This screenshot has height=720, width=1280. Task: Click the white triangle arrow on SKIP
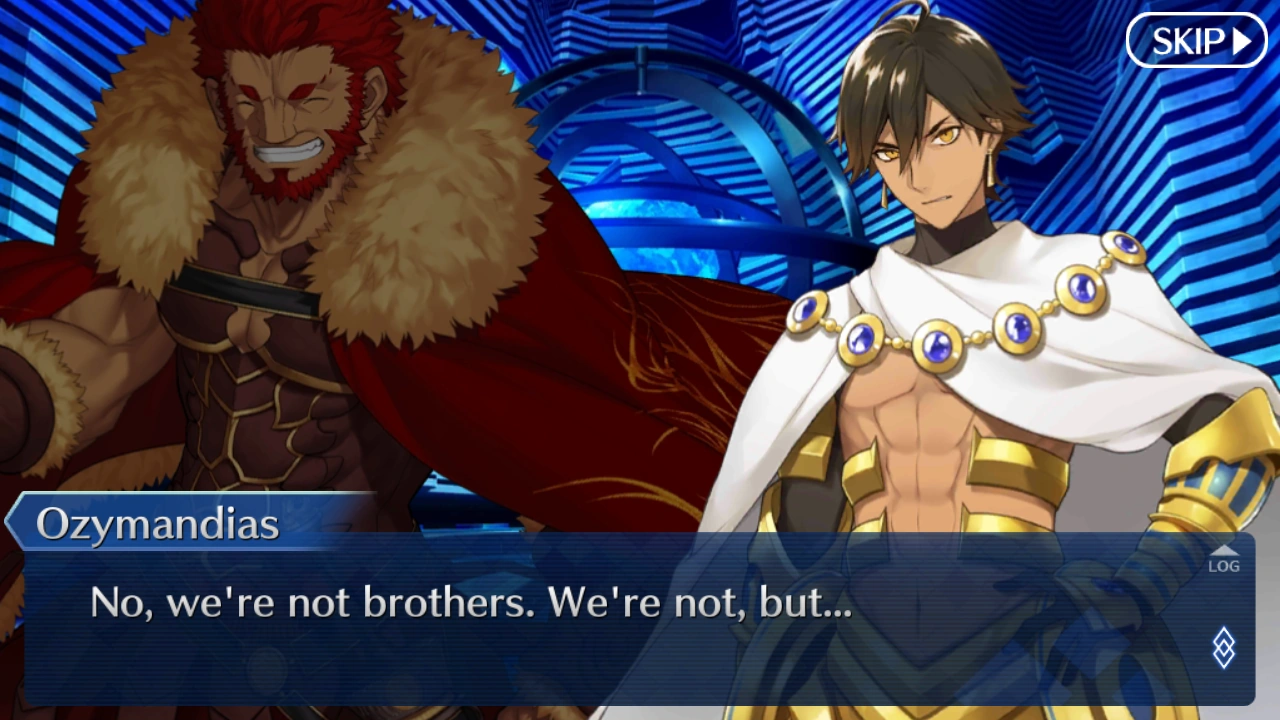1241,42
